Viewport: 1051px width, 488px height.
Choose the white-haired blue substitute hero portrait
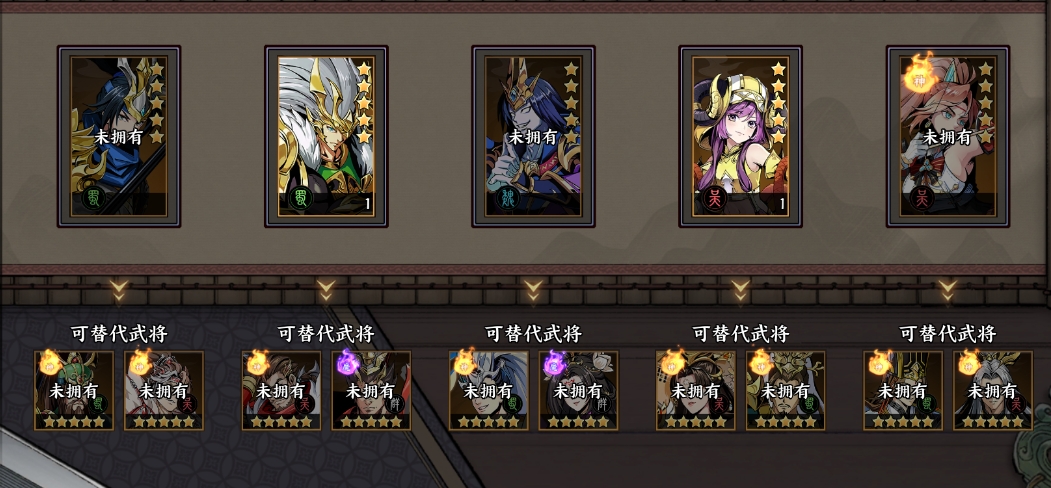[x=489, y=390]
